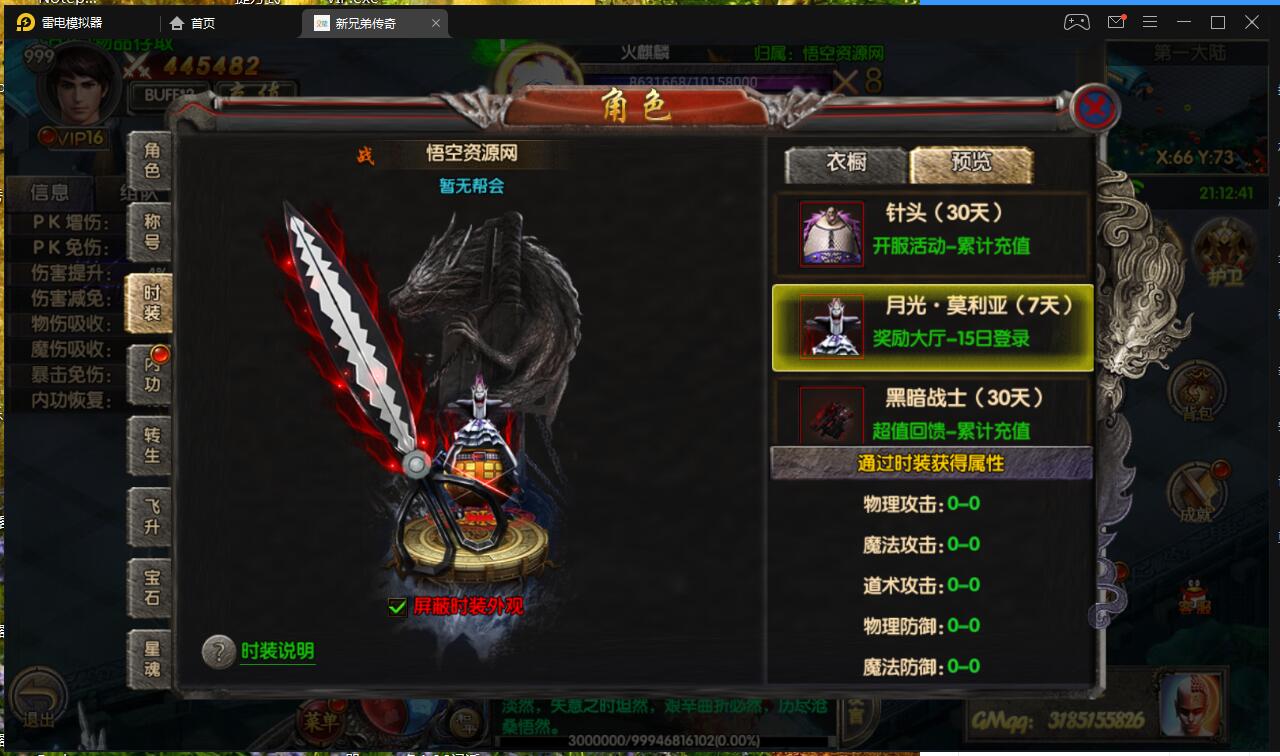Switch to the 衣橱 wardrobe tab
This screenshot has height=756, width=1280.
coord(846,164)
